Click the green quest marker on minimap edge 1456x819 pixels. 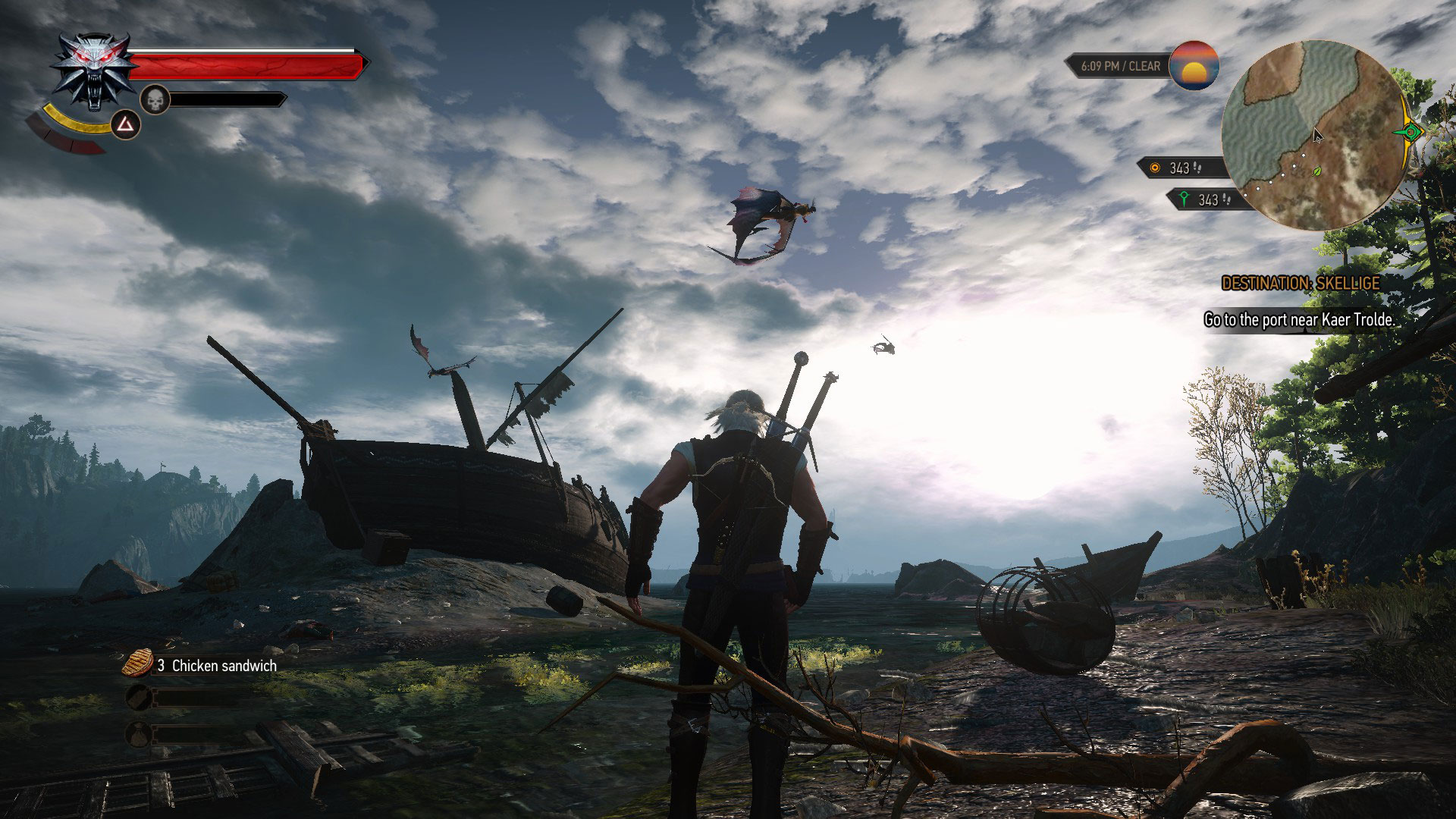pos(1410,132)
